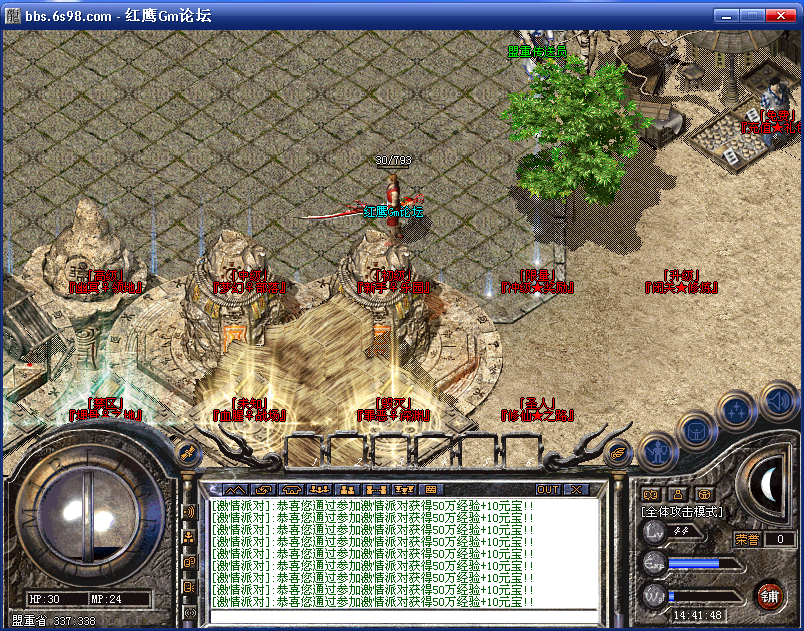This screenshot has width=804, height=631.
Task: Click the mountain-peaks icon on chat toolbar
Action: coord(235,490)
